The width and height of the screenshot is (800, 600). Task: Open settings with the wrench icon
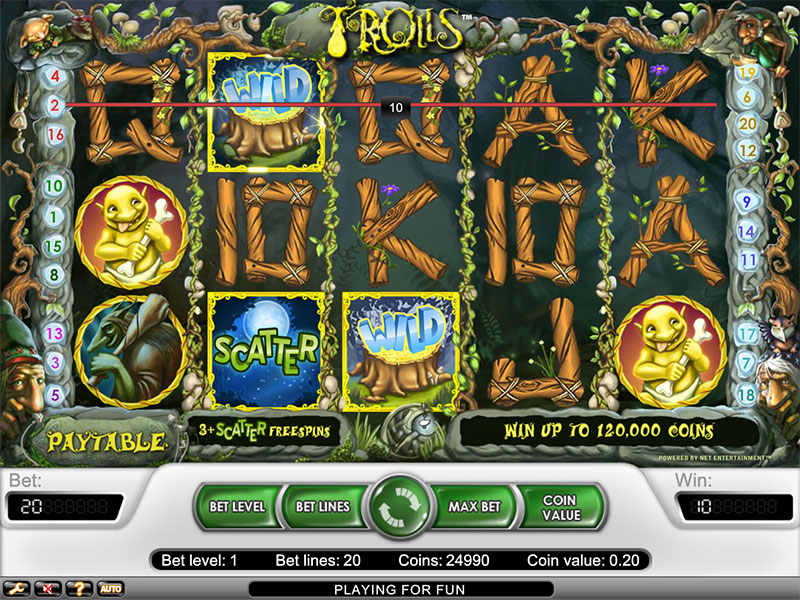point(17,588)
